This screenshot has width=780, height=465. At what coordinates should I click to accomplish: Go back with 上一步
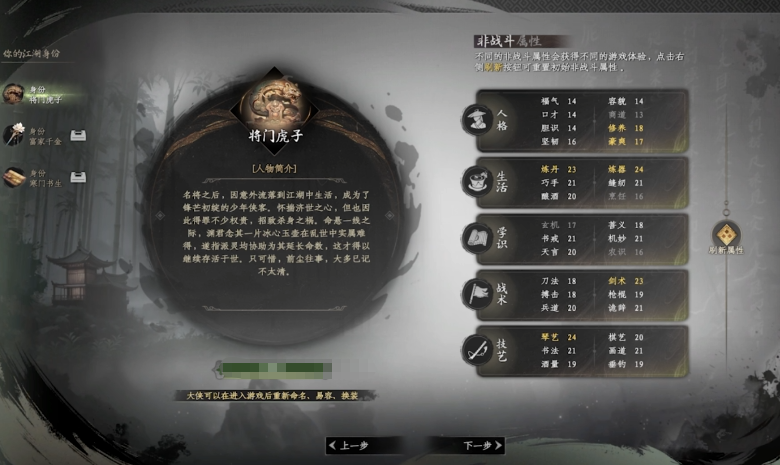click(x=355, y=445)
